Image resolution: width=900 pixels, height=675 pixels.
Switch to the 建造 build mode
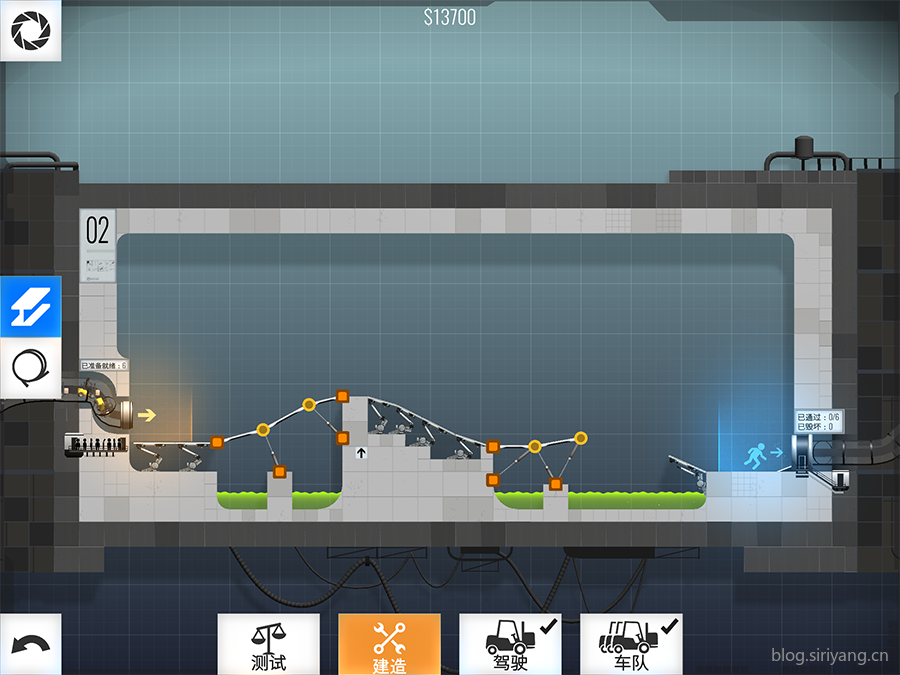(x=389, y=644)
